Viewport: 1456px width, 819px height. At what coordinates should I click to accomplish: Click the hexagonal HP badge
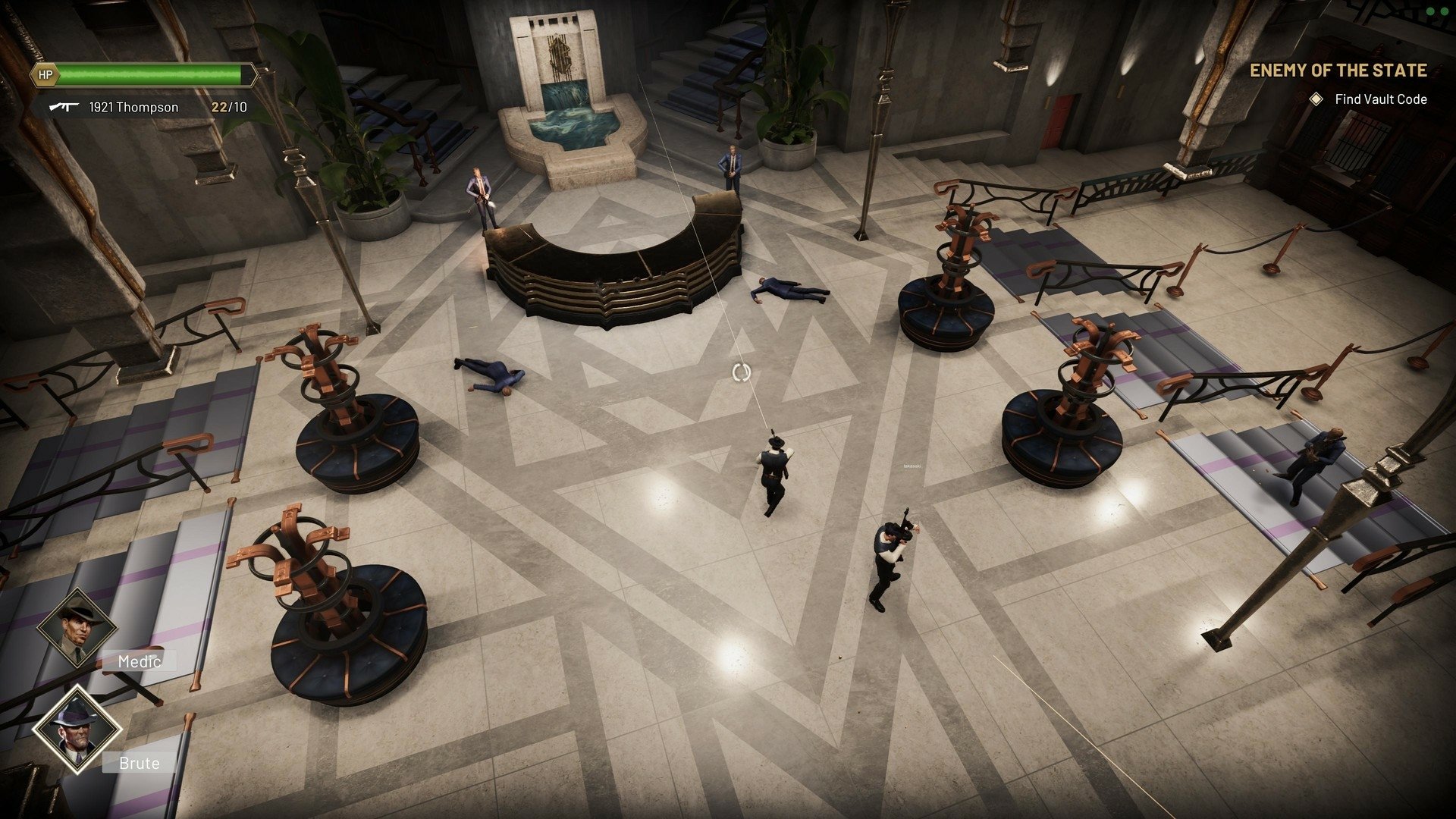(x=45, y=76)
